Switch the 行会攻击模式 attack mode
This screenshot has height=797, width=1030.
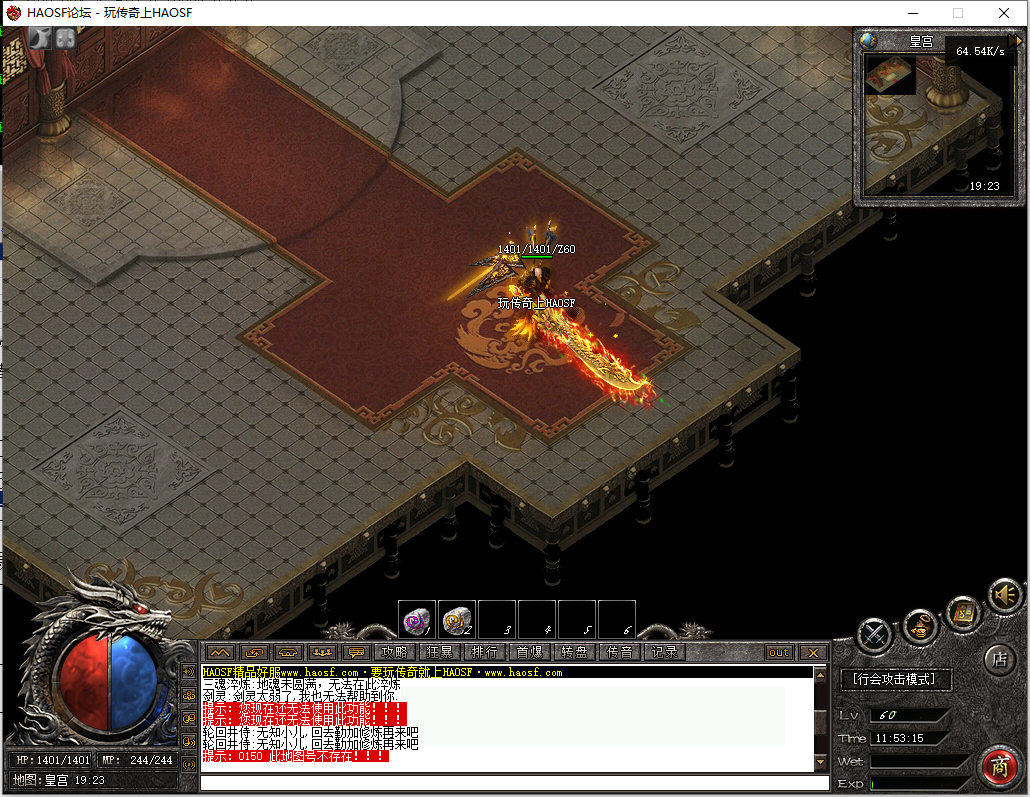tap(895, 680)
